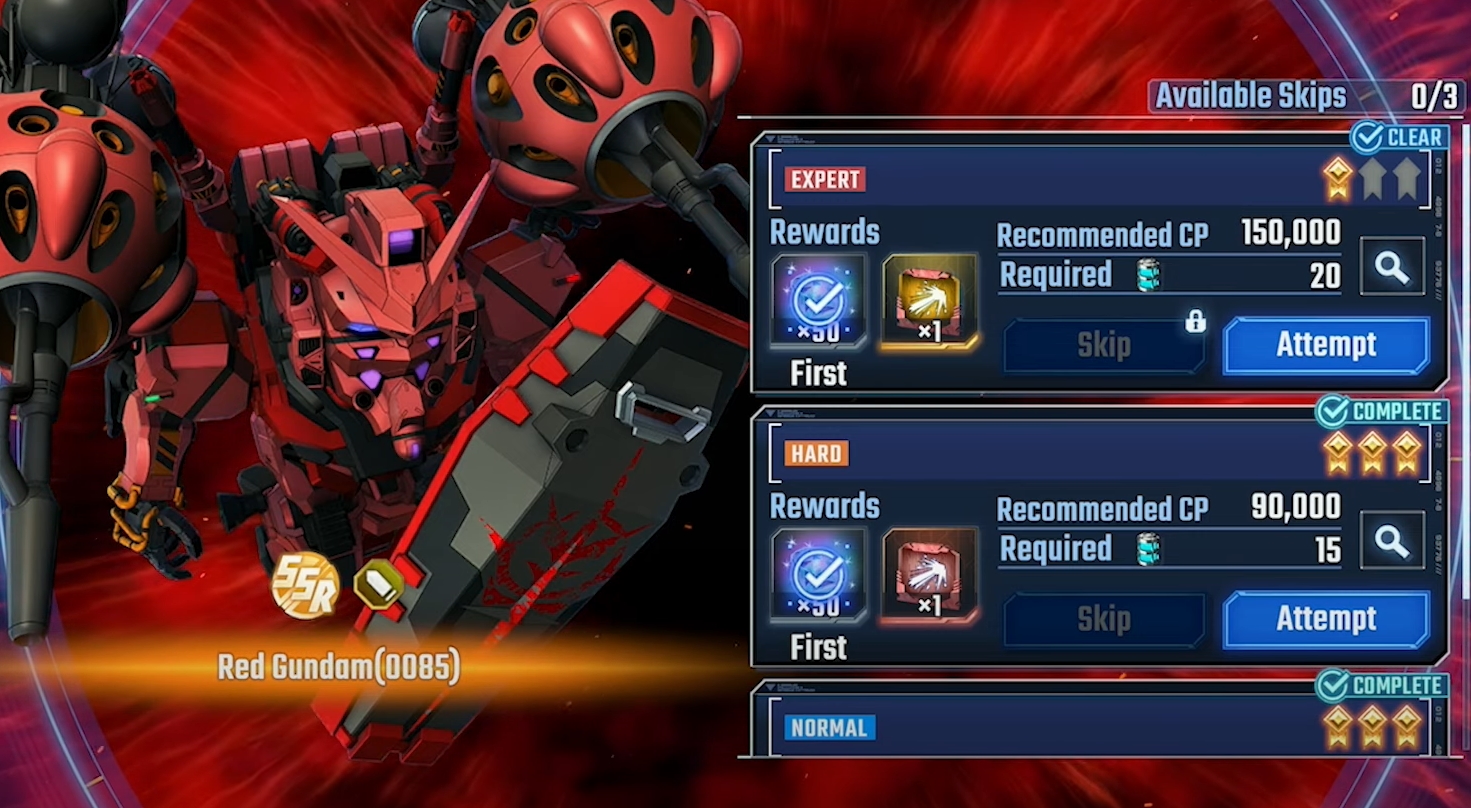The height and width of the screenshot is (808, 1471).
Task: Tap the SSR rarity badge
Action: point(305,585)
